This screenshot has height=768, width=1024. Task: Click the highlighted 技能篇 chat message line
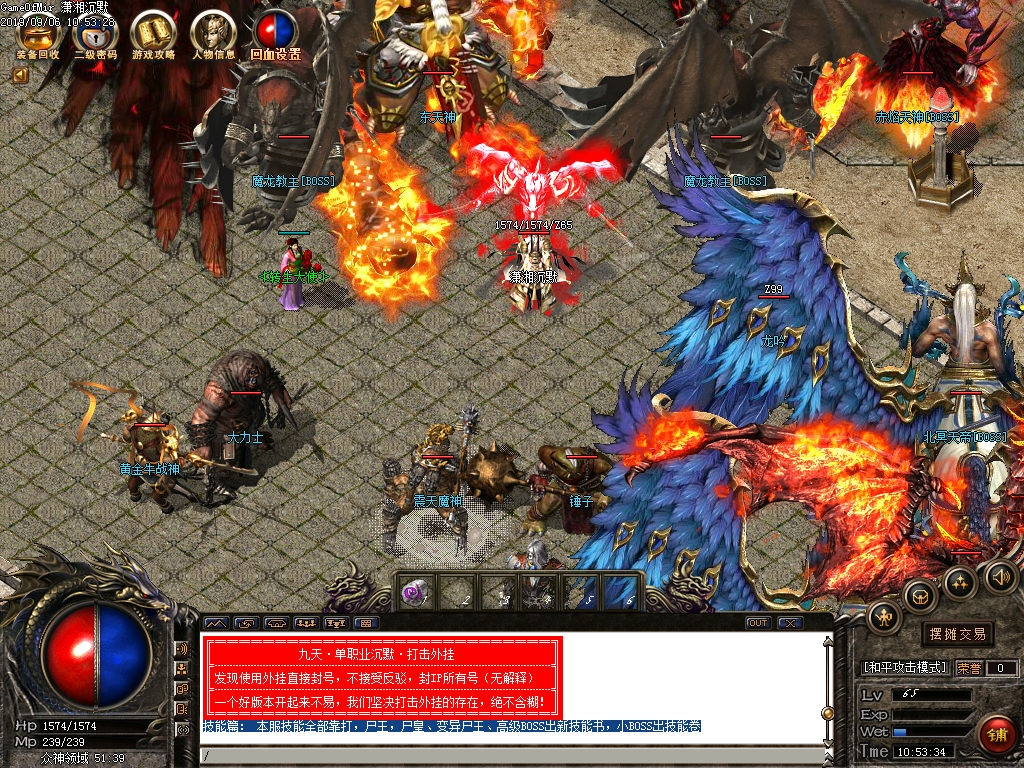(452, 727)
